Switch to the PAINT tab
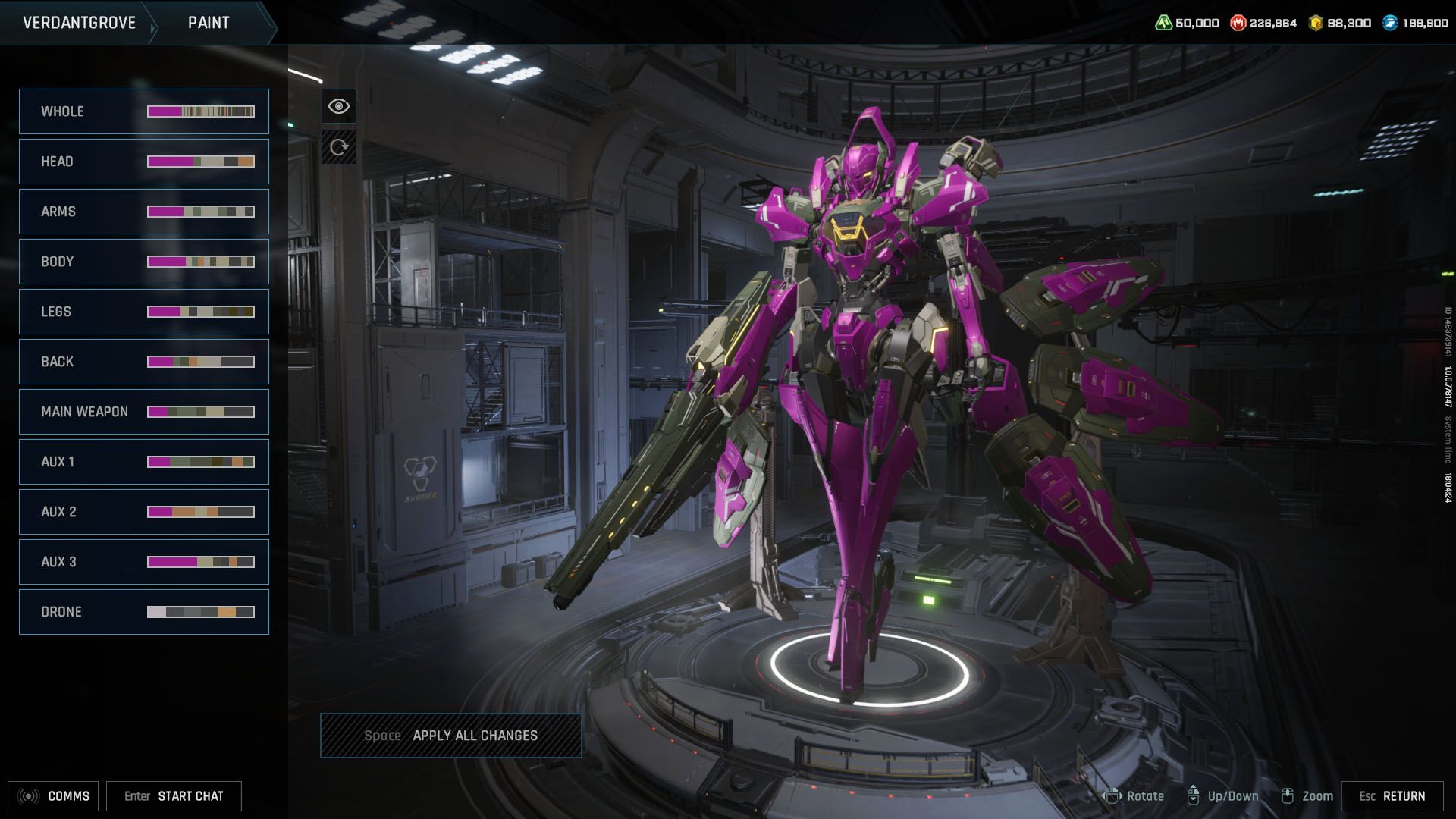This screenshot has height=819, width=1456. pyautogui.click(x=208, y=22)
